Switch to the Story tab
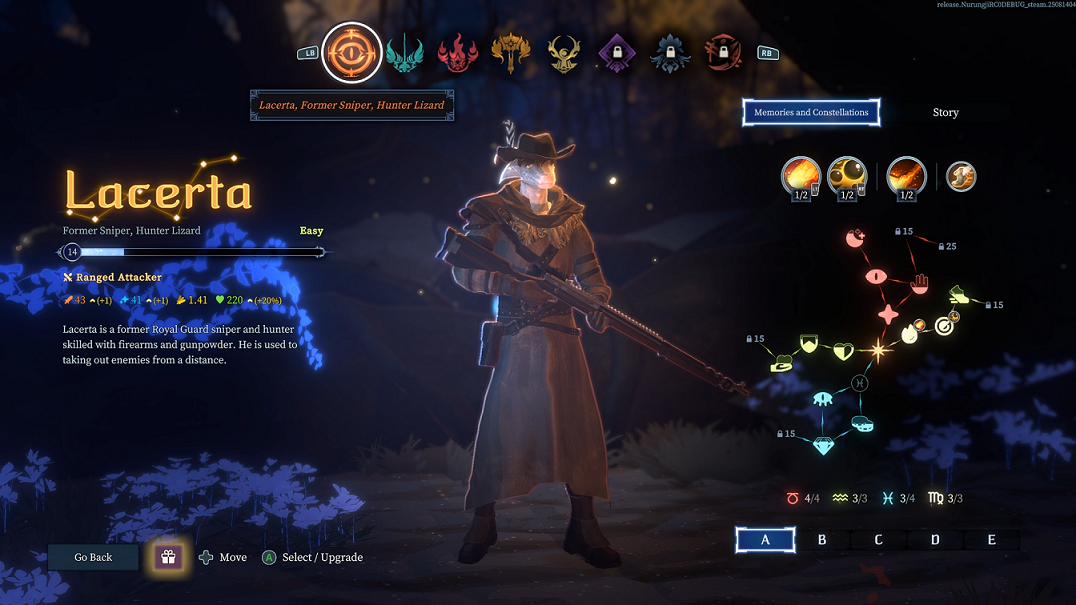Screen dimensions: 1076x605 945,112
